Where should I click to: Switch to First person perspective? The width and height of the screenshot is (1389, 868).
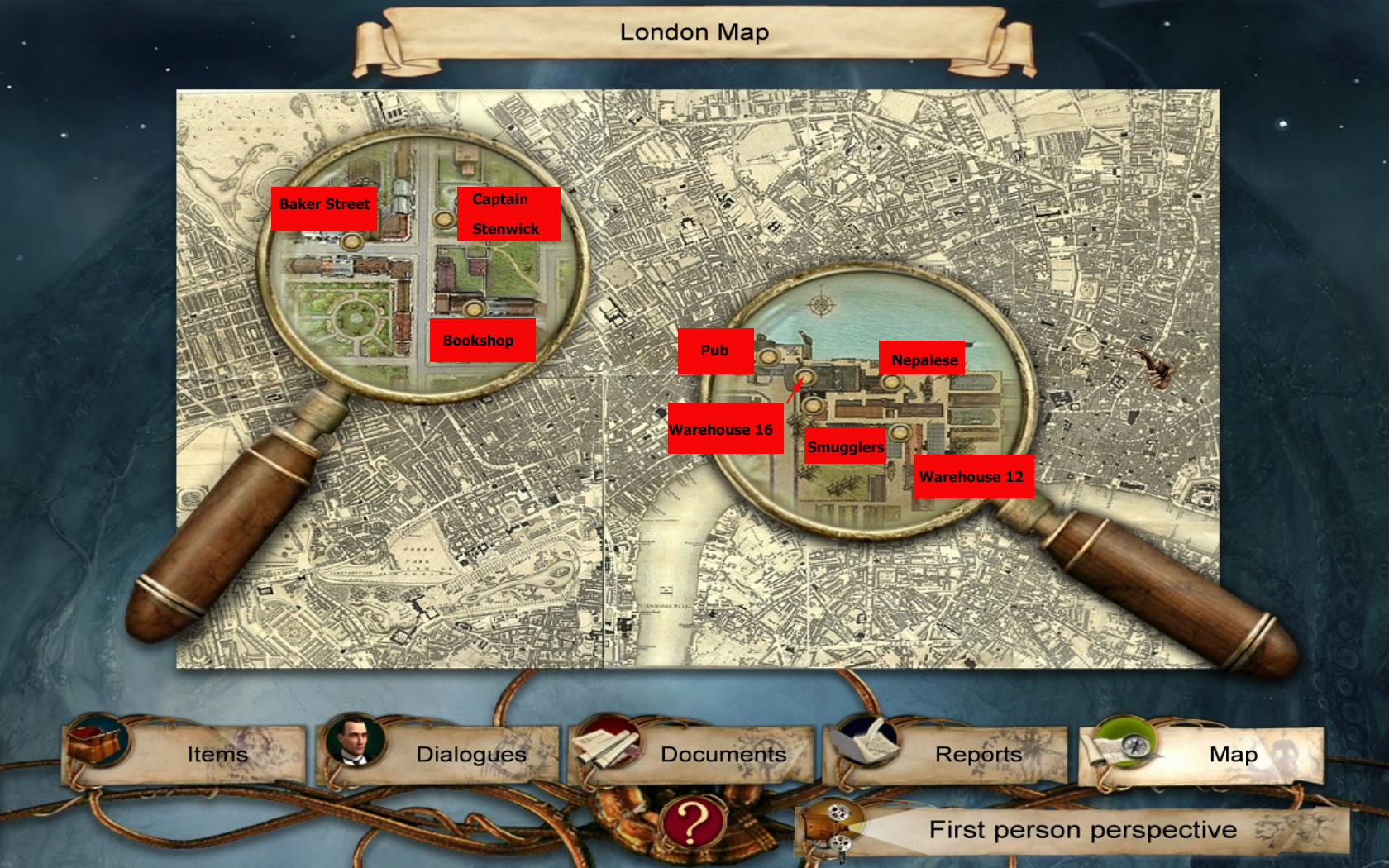point(1082,830)
